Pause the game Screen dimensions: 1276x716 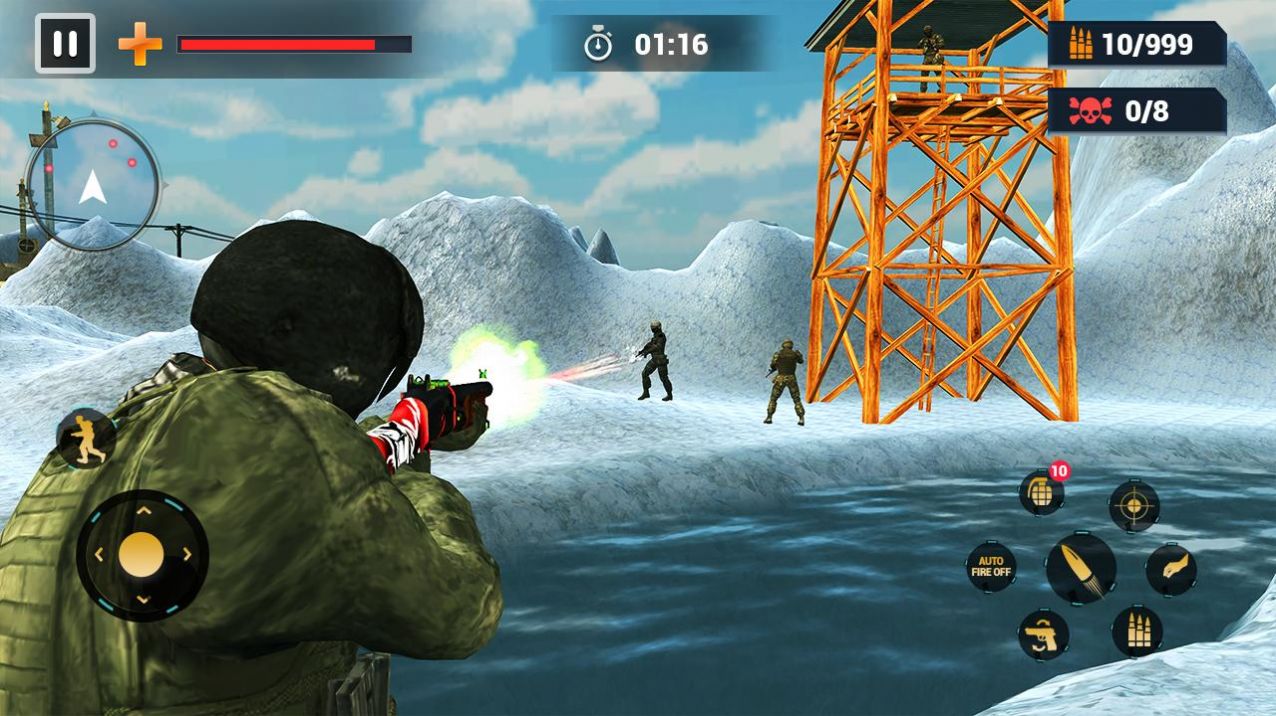tap(65, 44)
